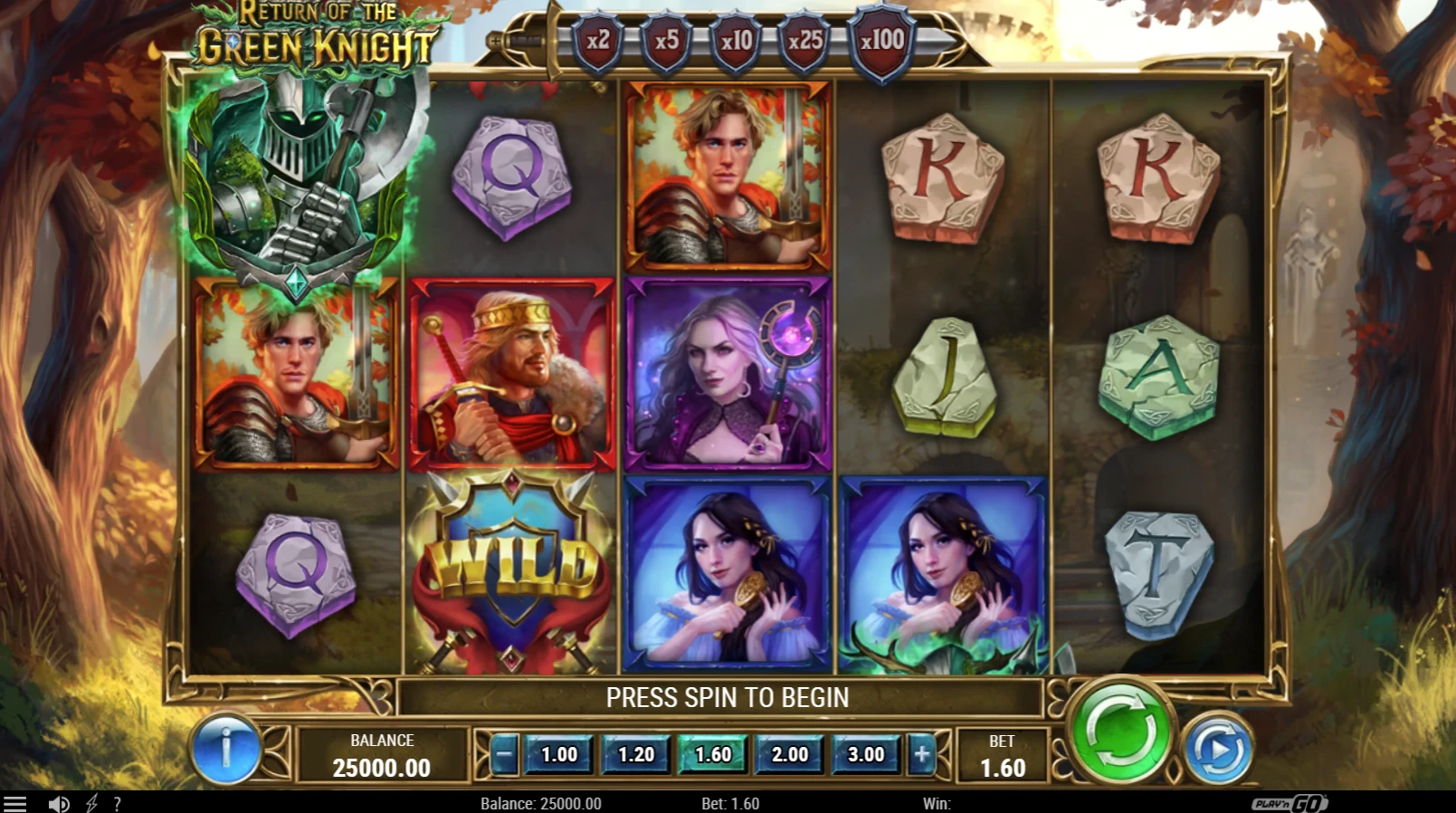Select the 1.00 bet value
The image size is (1456, 813).
[558, 754]
